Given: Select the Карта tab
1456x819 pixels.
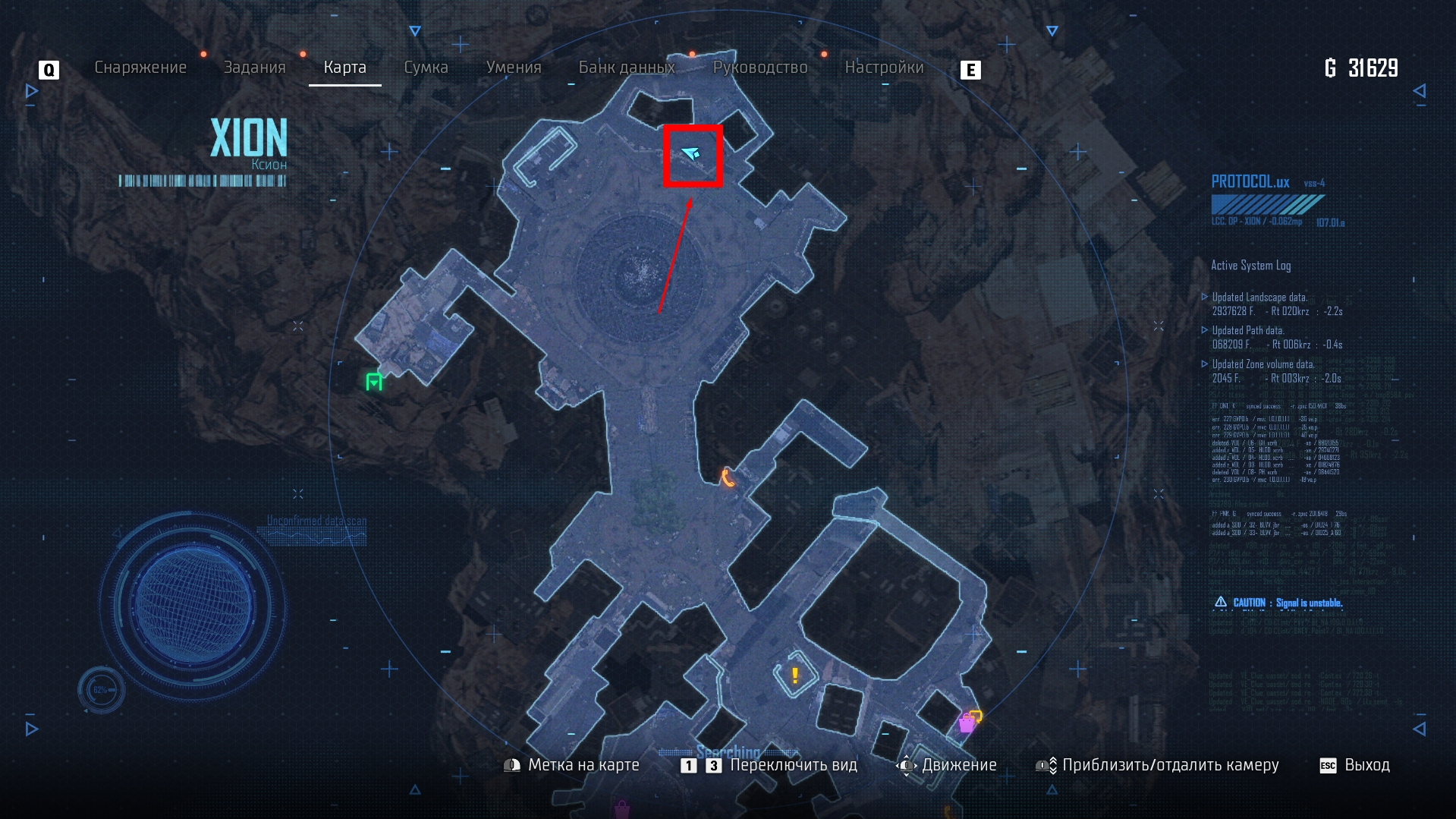Looking at the screenshot, I should point(344,68).
